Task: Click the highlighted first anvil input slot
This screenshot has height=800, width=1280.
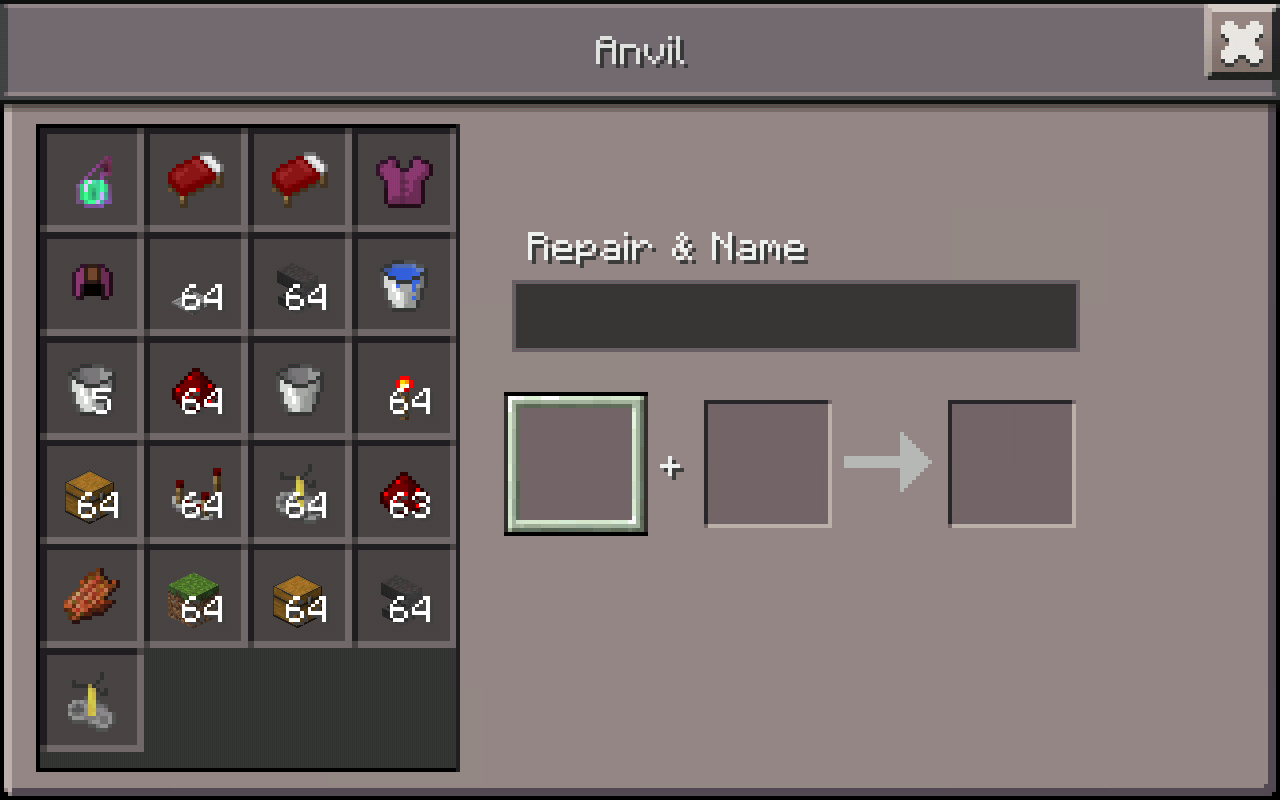Action: (576, 465)
